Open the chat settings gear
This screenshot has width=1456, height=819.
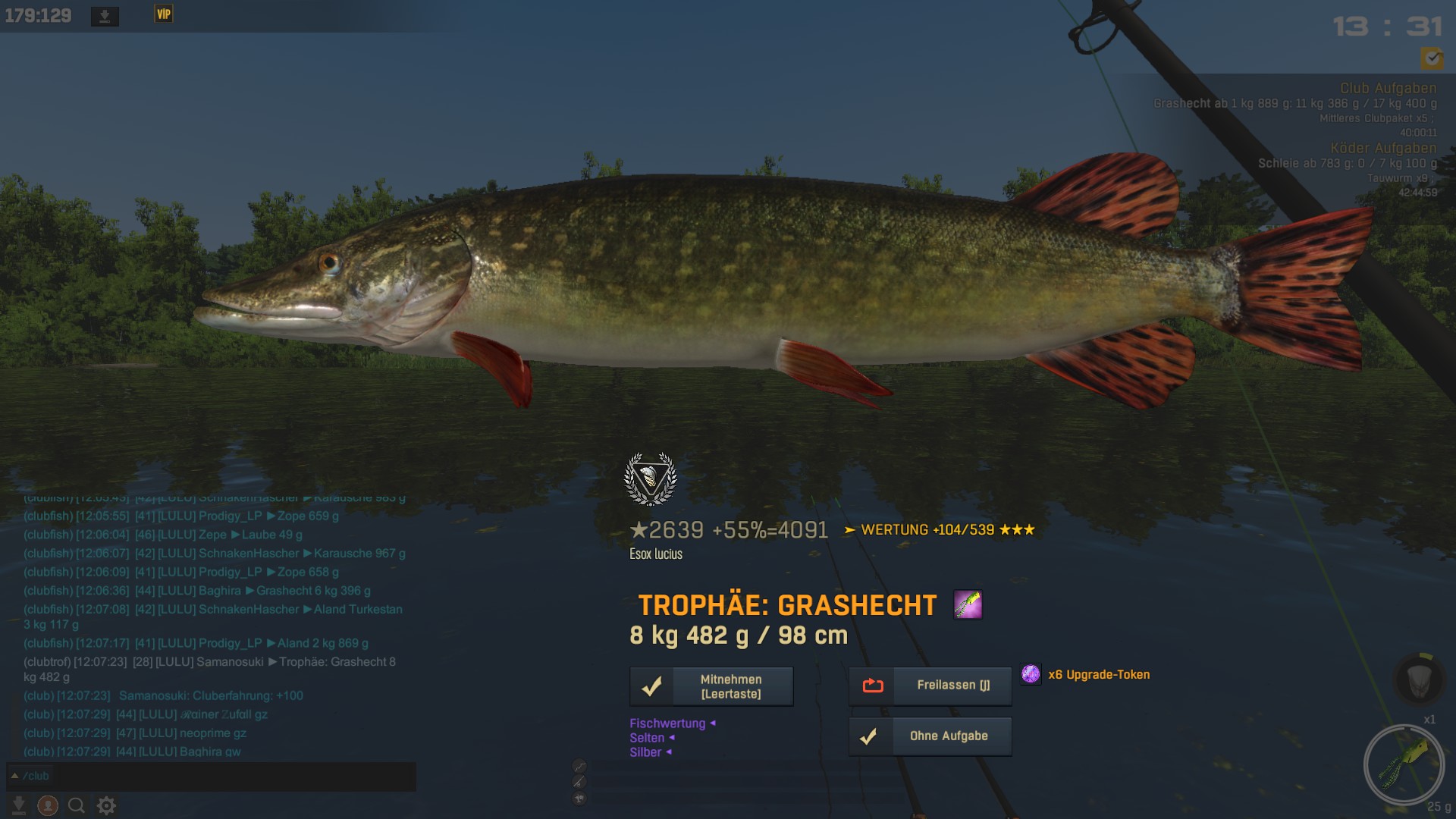click(106, 805)
